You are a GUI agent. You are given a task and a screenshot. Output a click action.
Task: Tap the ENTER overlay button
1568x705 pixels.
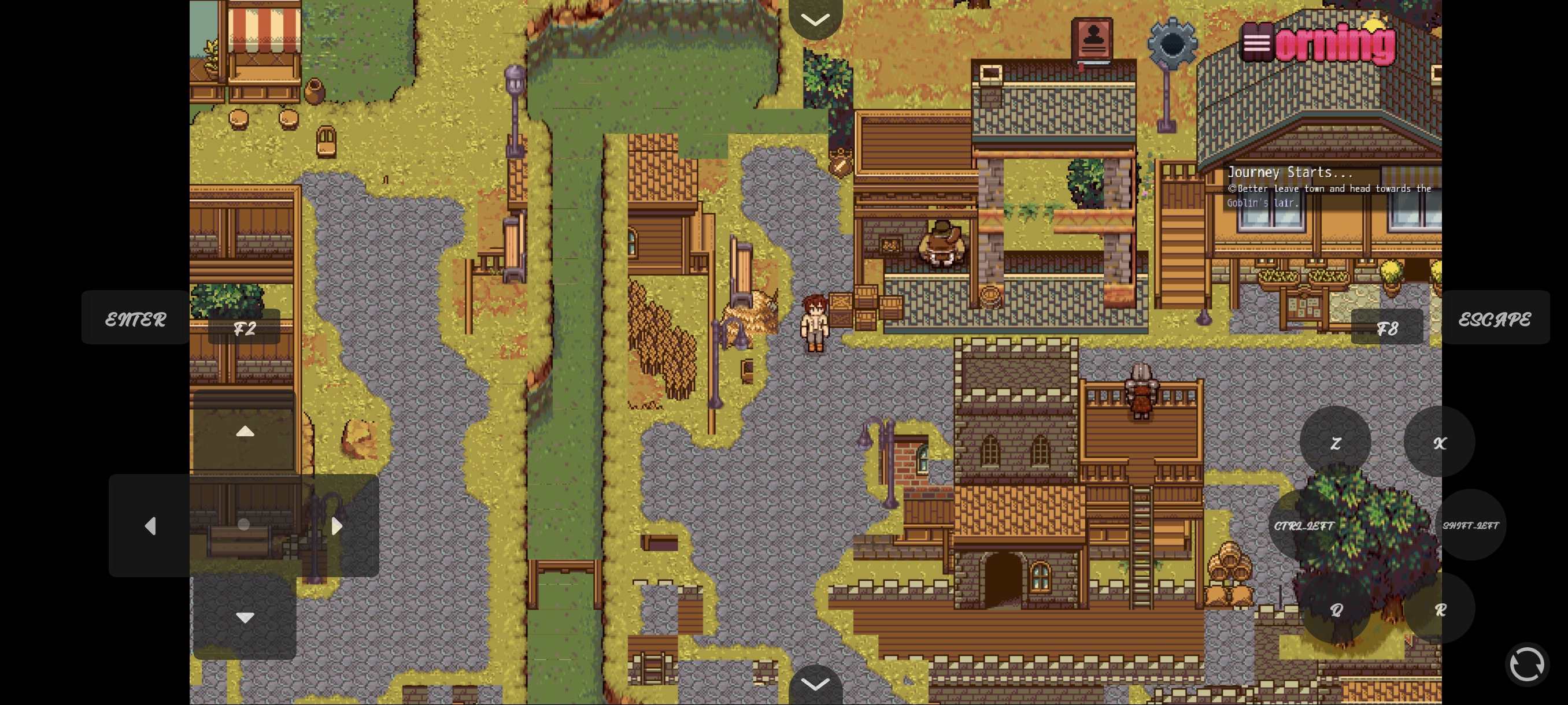tap(135, 318)
